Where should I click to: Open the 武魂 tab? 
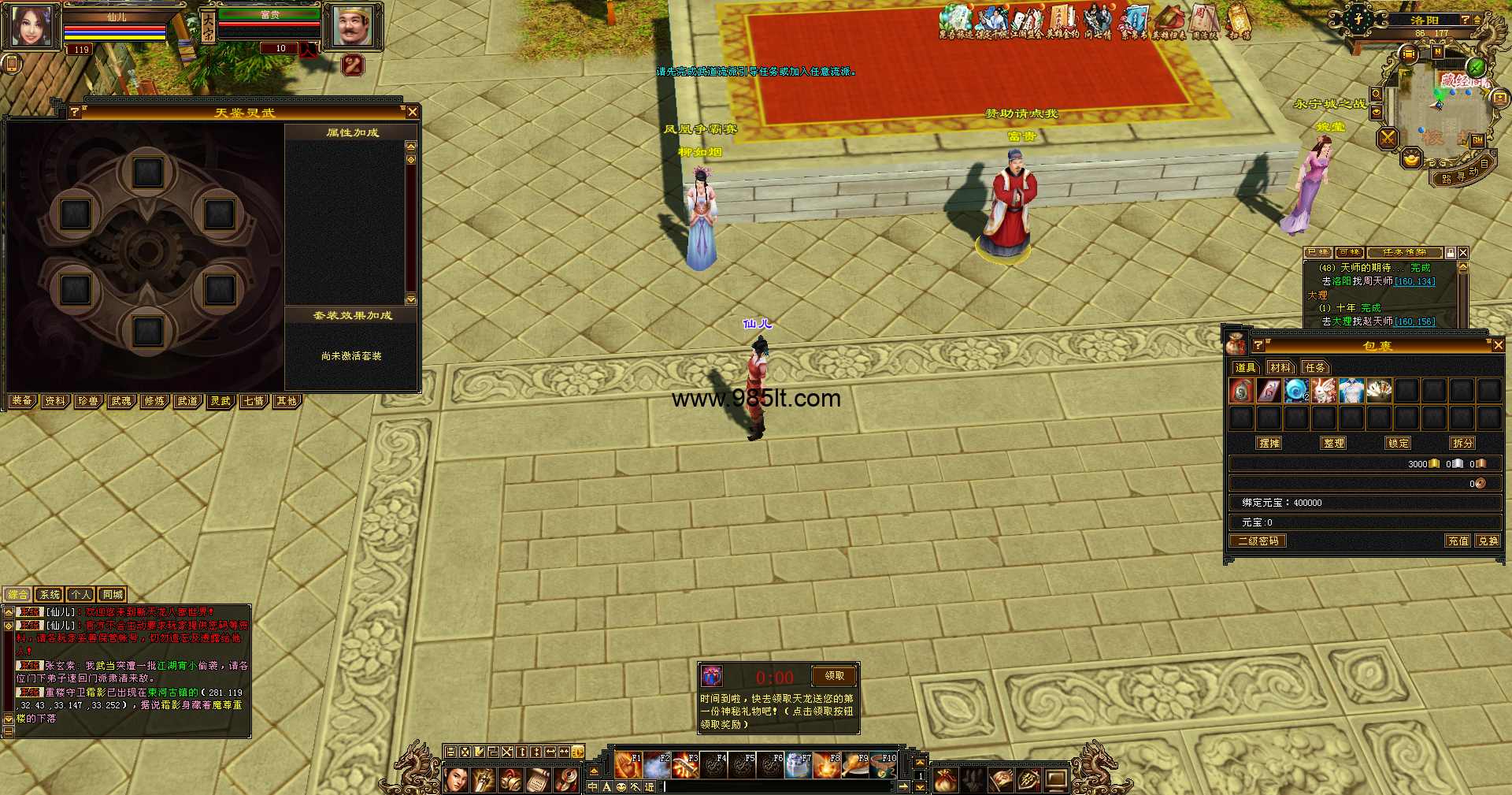[121, 401]
